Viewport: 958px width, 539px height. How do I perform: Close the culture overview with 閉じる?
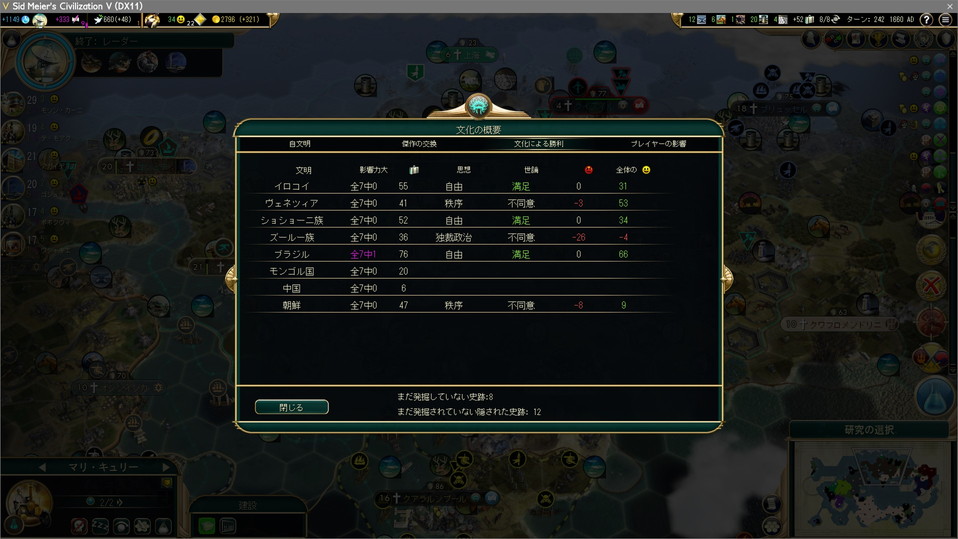tap(291, 407)
